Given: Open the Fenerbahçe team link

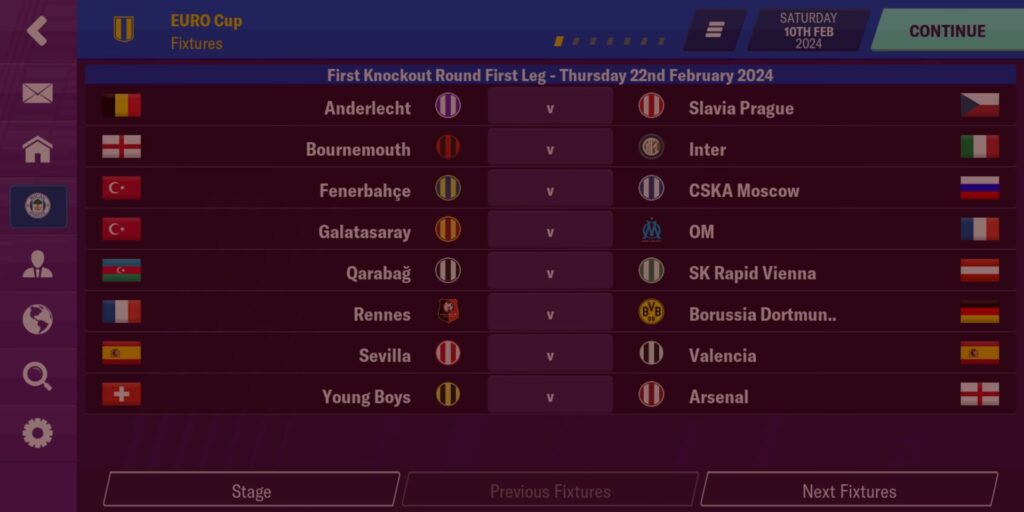Looking at the screenshot, I should point(364,190).
